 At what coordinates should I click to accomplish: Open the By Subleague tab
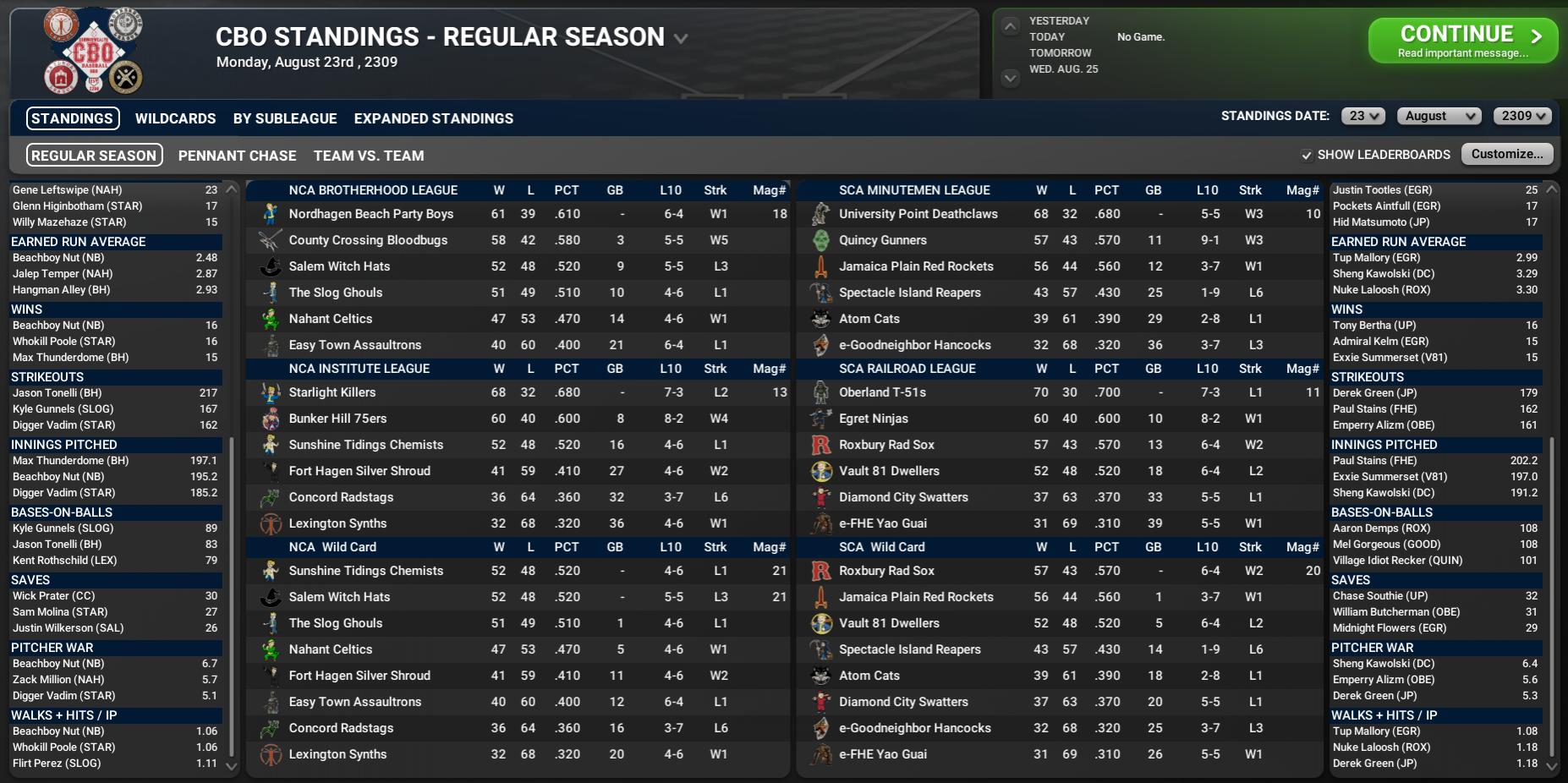click(x=285, y=118)
